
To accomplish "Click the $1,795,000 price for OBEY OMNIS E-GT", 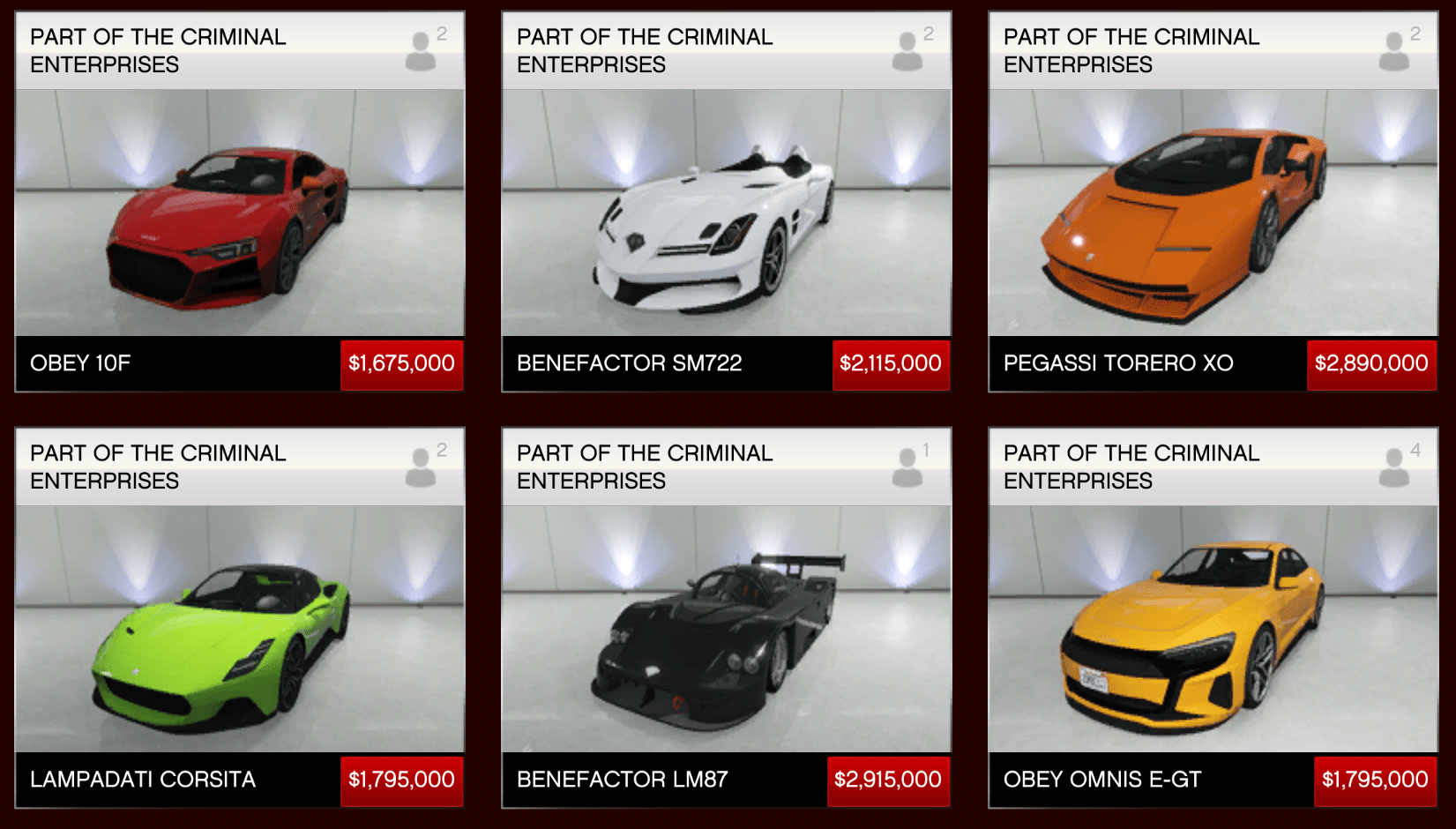I will [x=1375, y=780].
